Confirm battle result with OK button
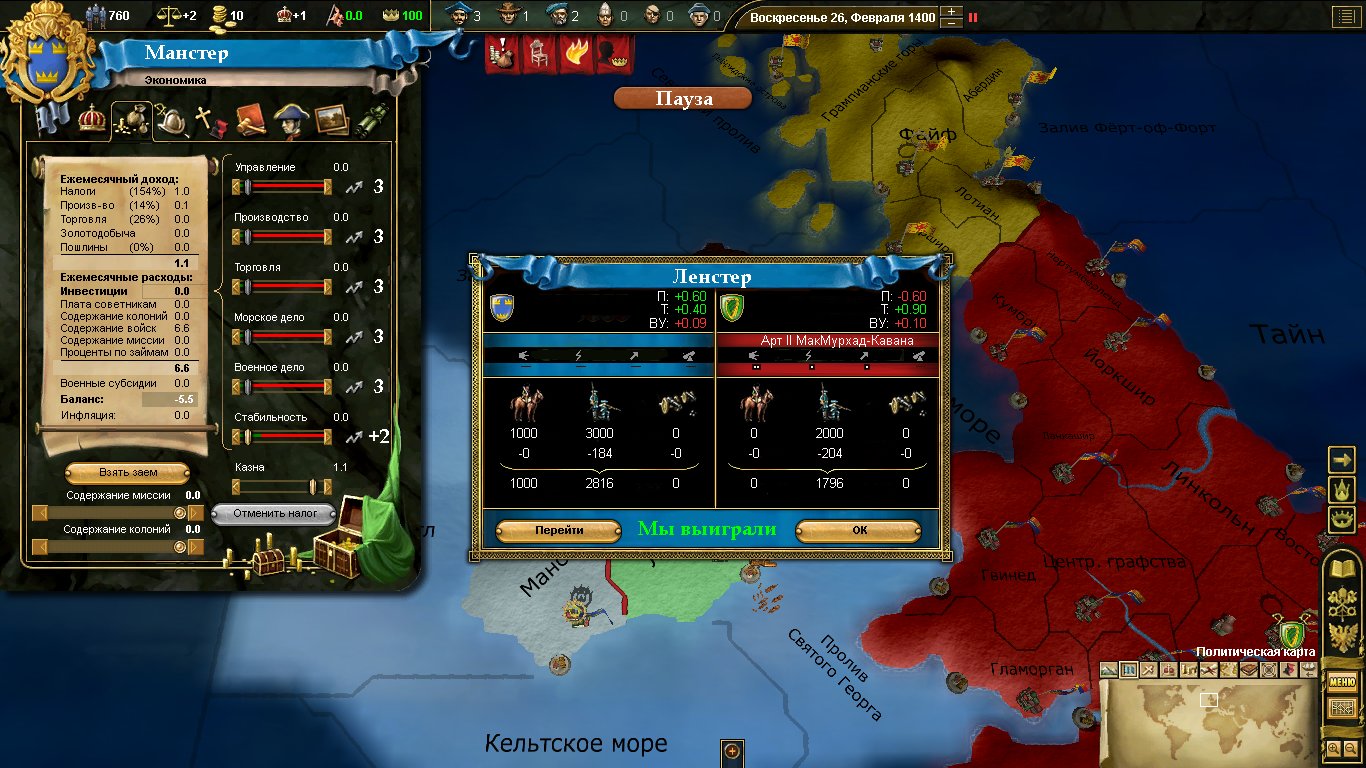This screenshot has height=768, width=1366. click(x=859, y=531)
